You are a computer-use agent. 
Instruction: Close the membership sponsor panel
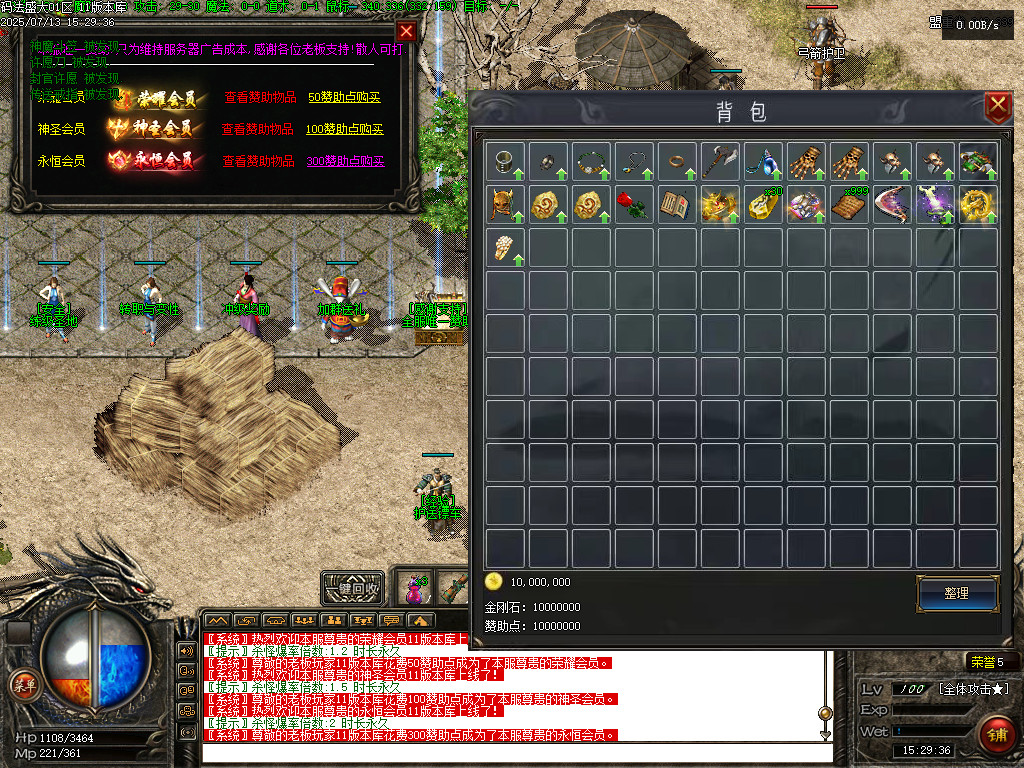click(406, 31)
